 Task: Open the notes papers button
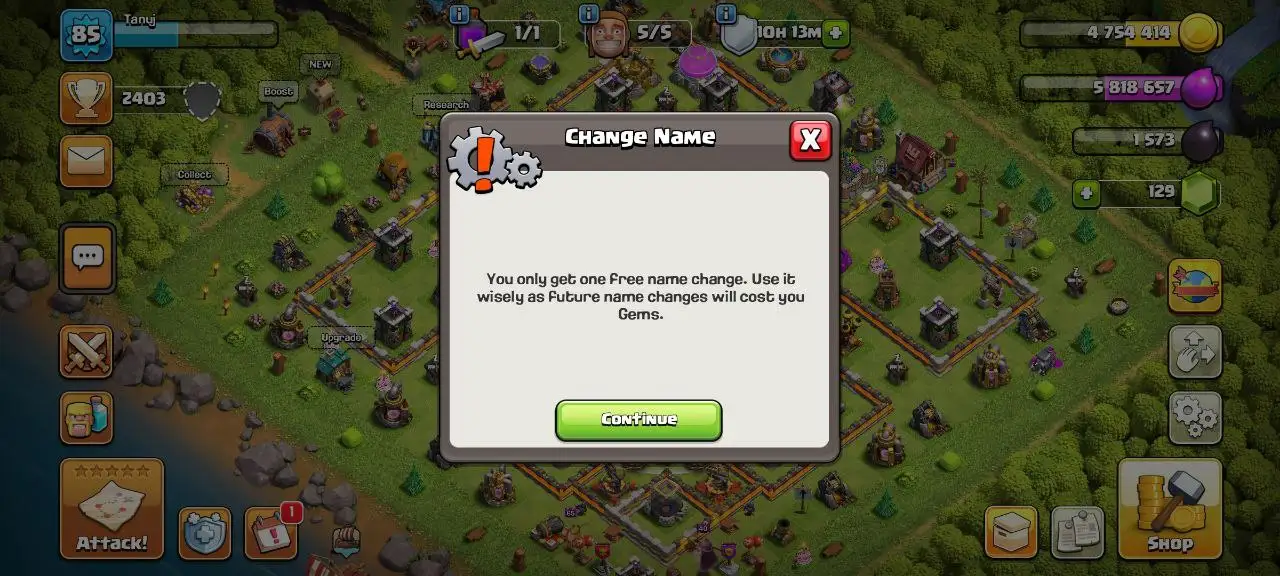click(x=1077, y=532)
